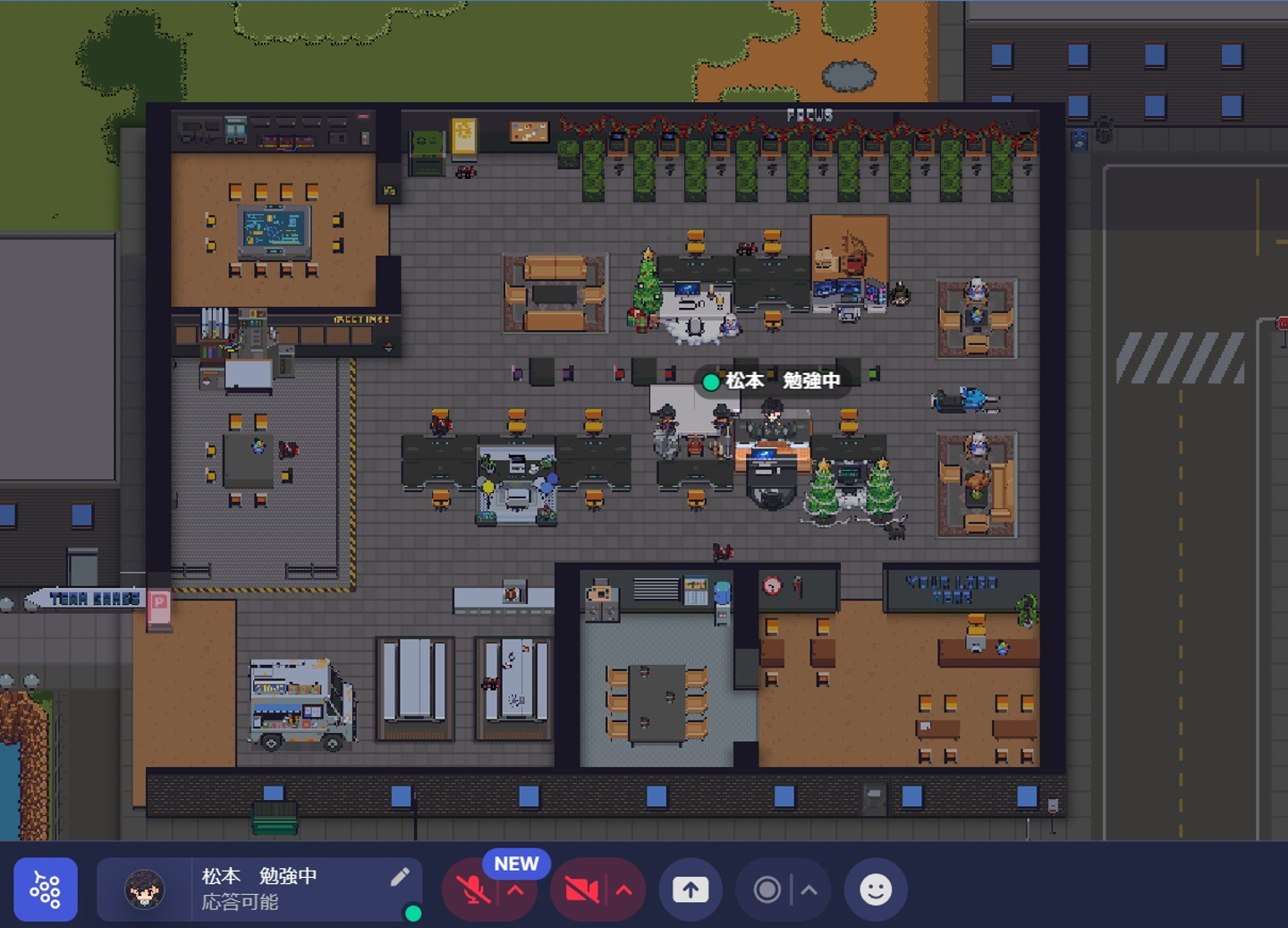Turn on the crossed-out camera

coord(581,890)
